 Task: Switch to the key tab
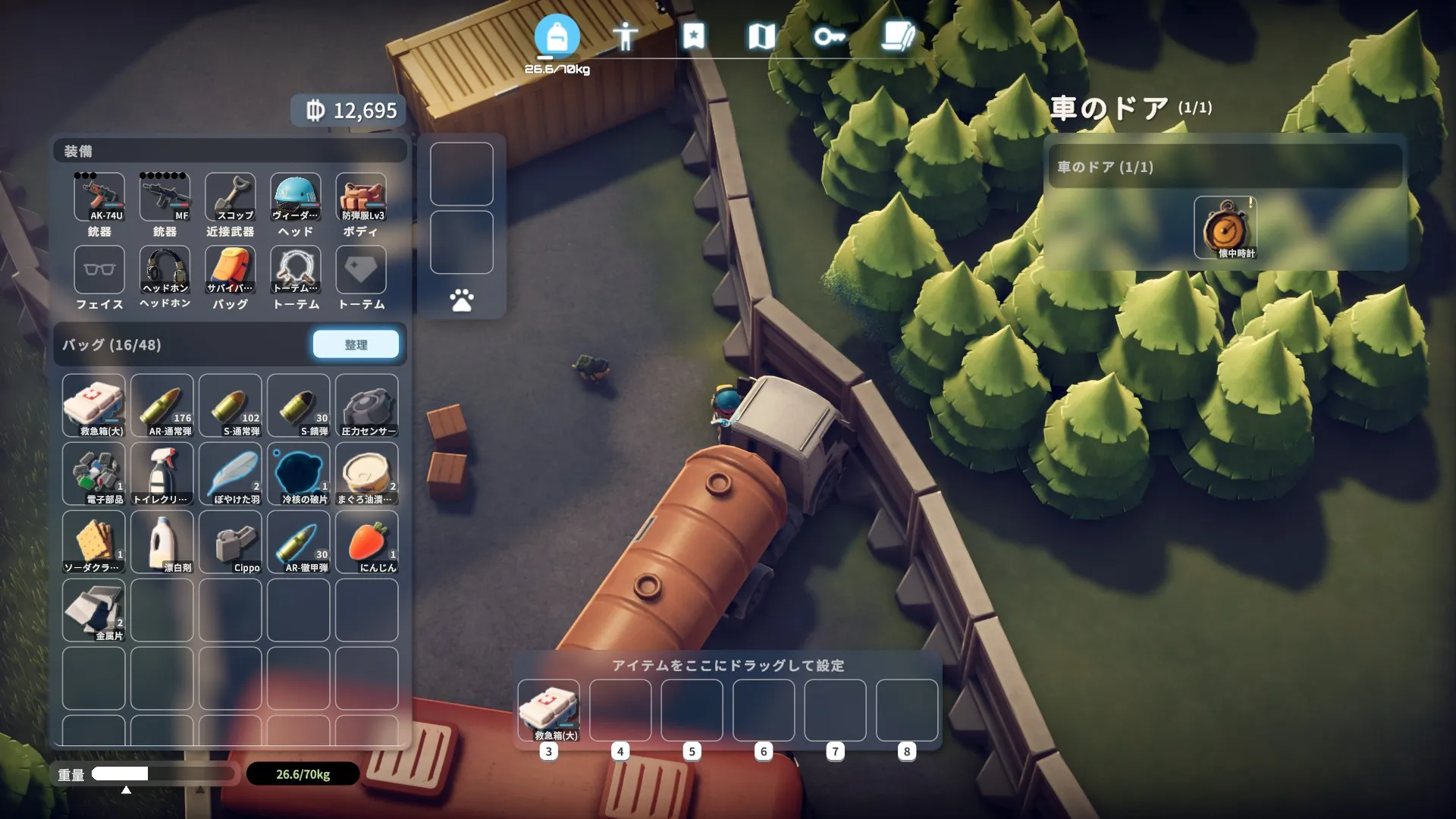click(829, 36)
